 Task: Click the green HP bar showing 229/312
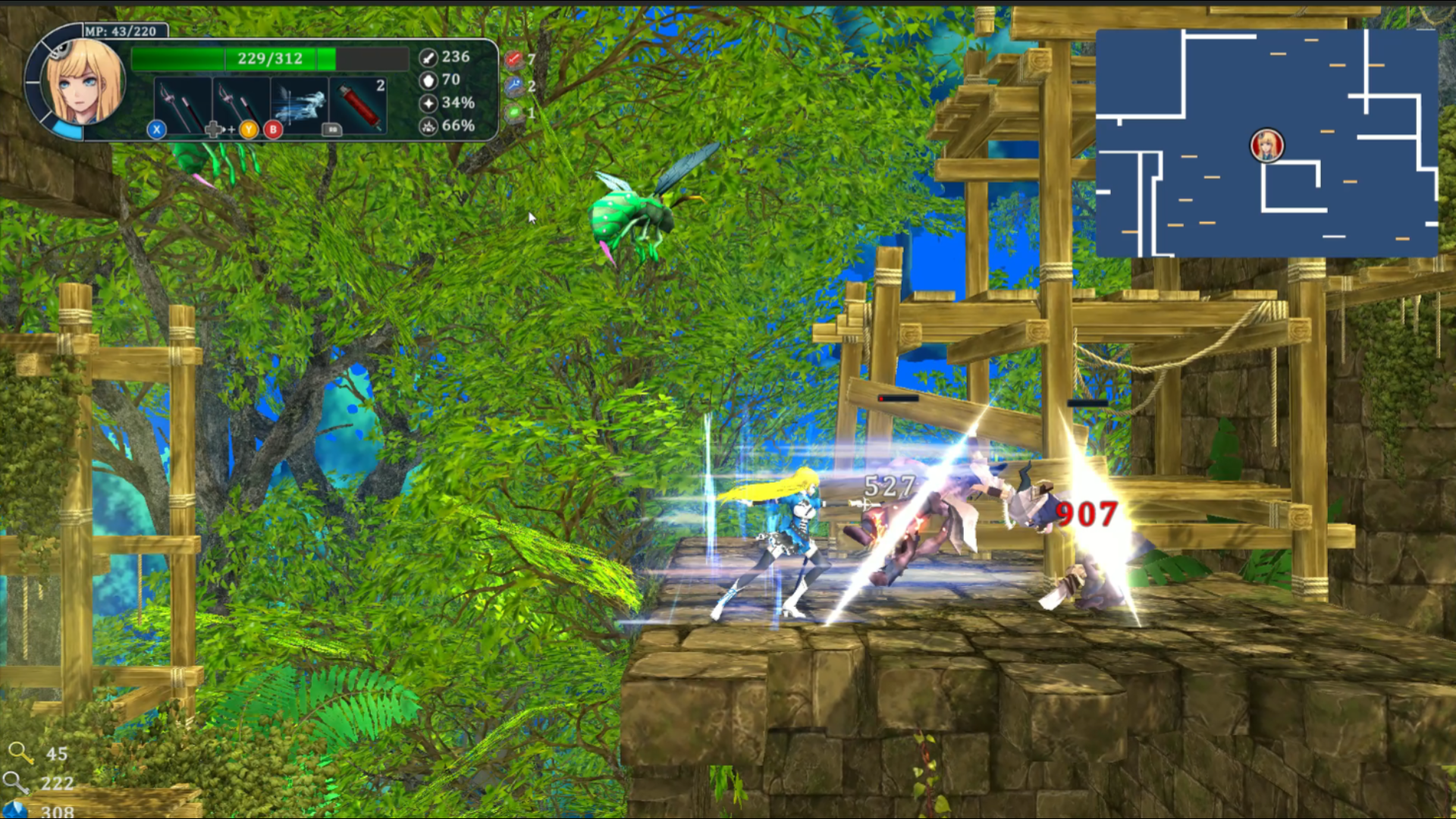[269, 58]
